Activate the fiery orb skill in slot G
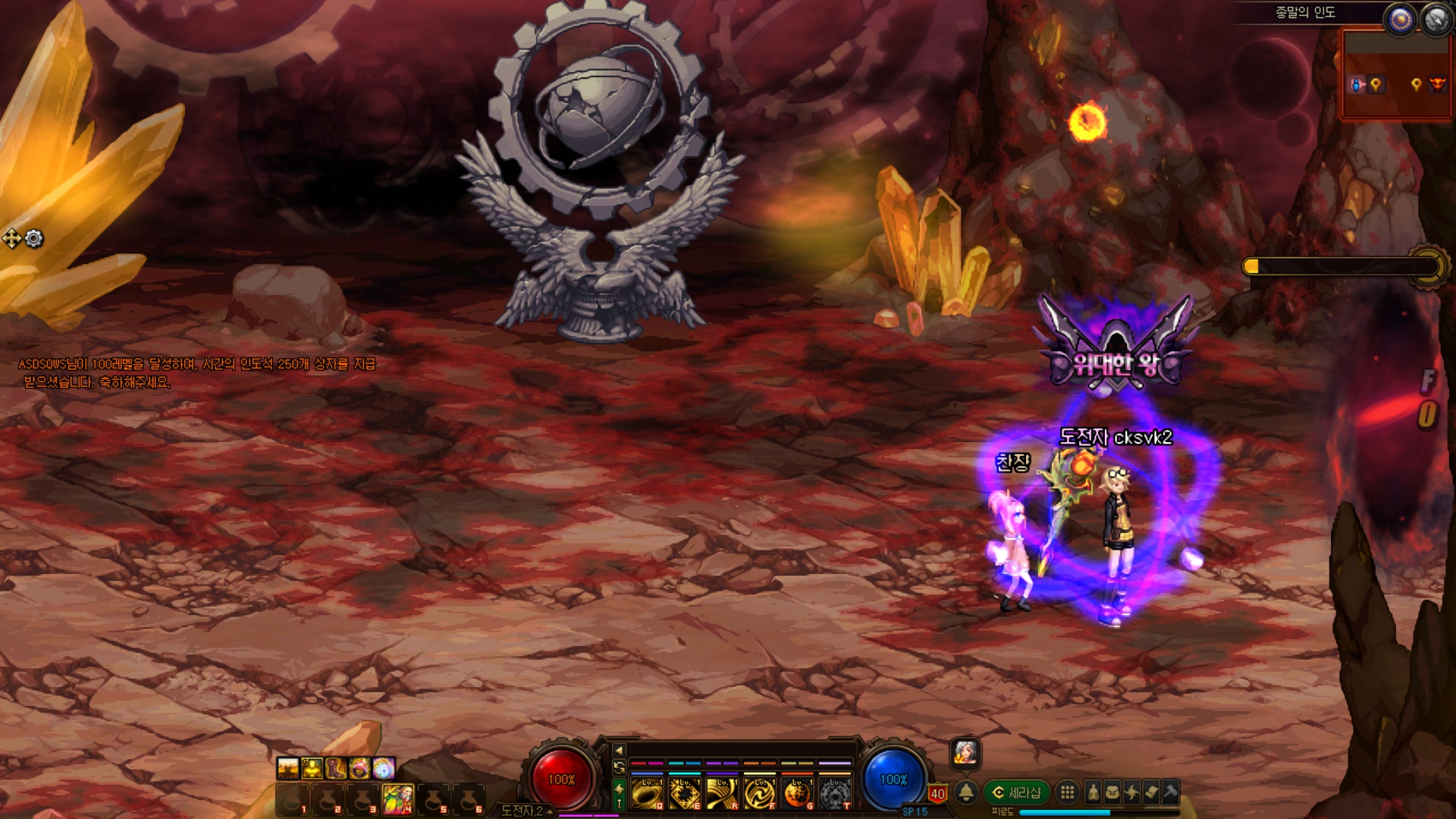The image size is (1456, 819). [796, 793]
